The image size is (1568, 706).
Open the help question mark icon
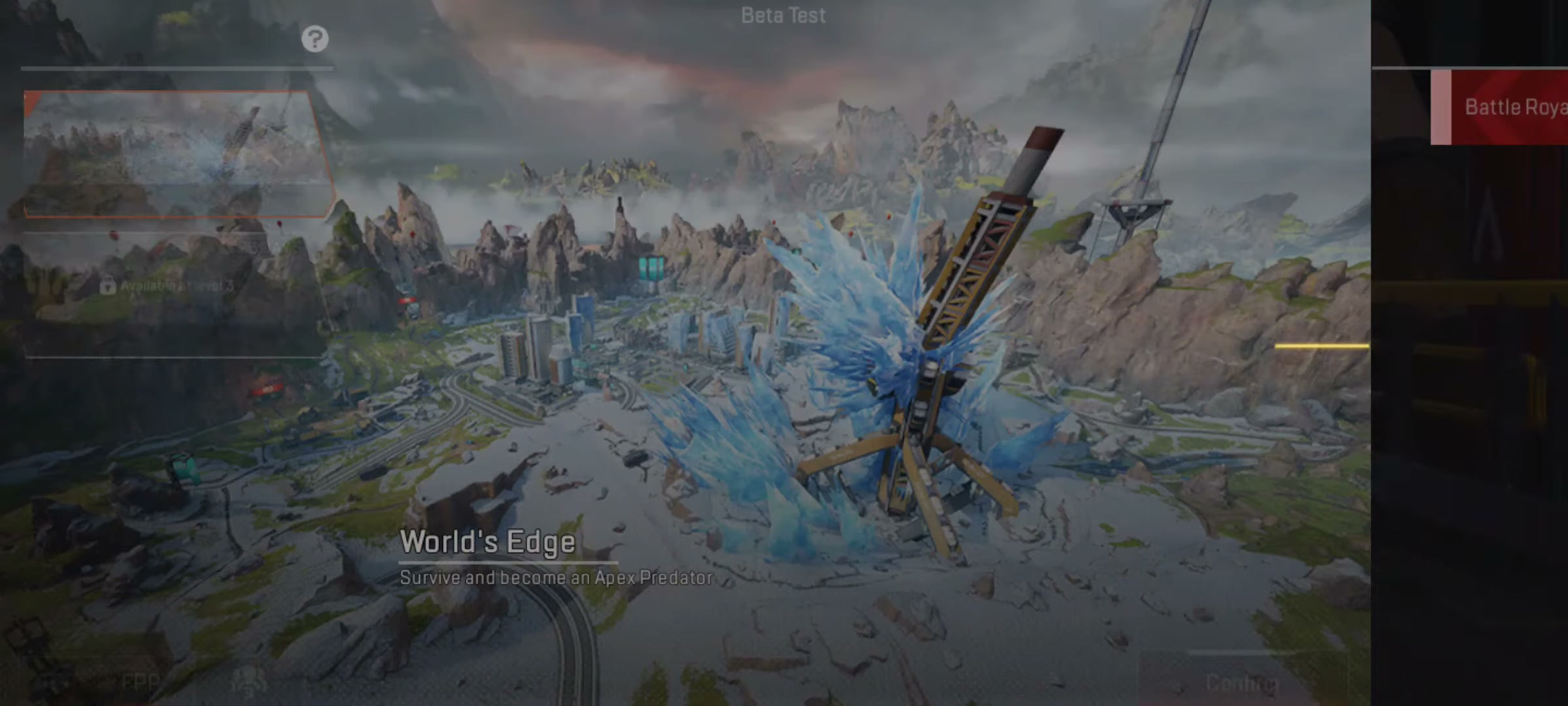[316, 39]
